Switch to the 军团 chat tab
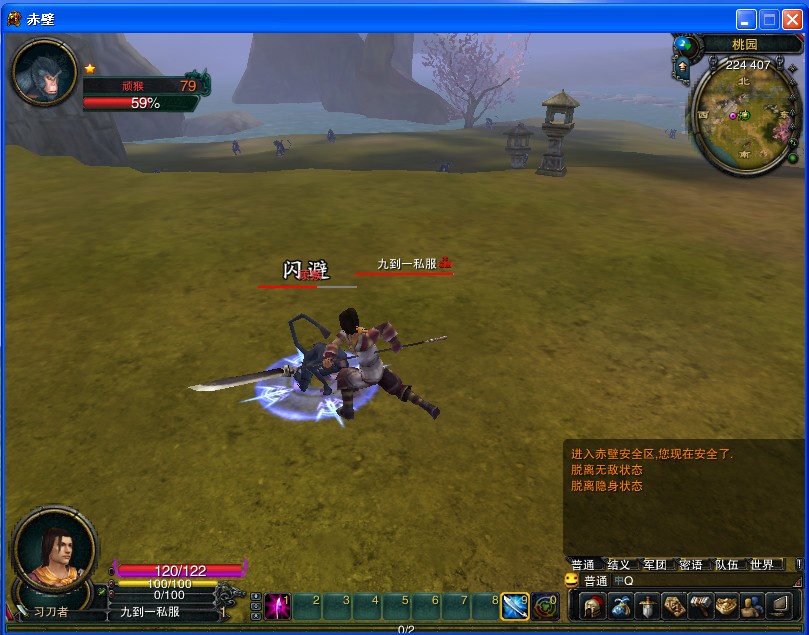 coord(655,565)
